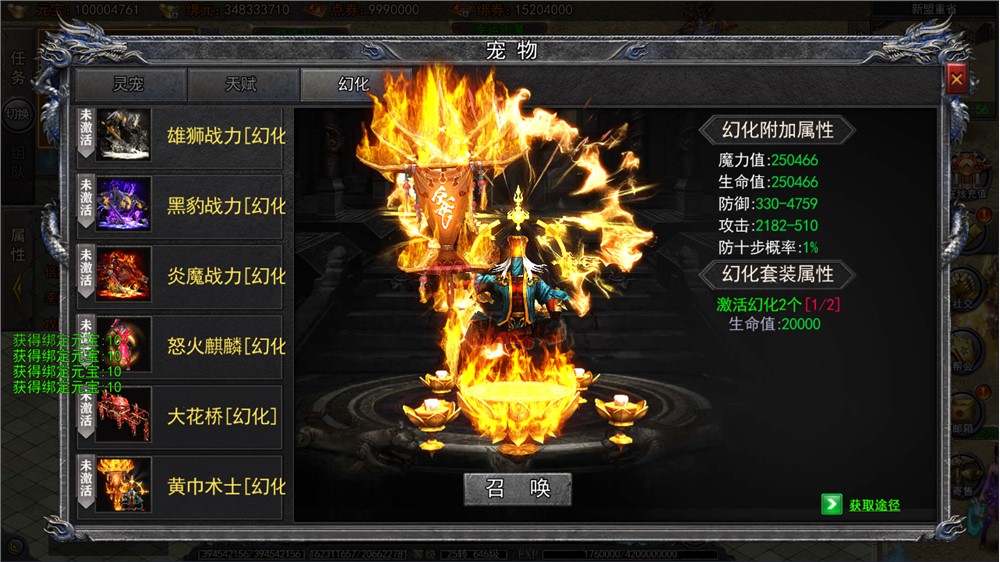Image resolution: width=1000 pixels, height=562 pixels.
Task: Select 雄狮战力 transformation entry
Action: tap(182, 136)
